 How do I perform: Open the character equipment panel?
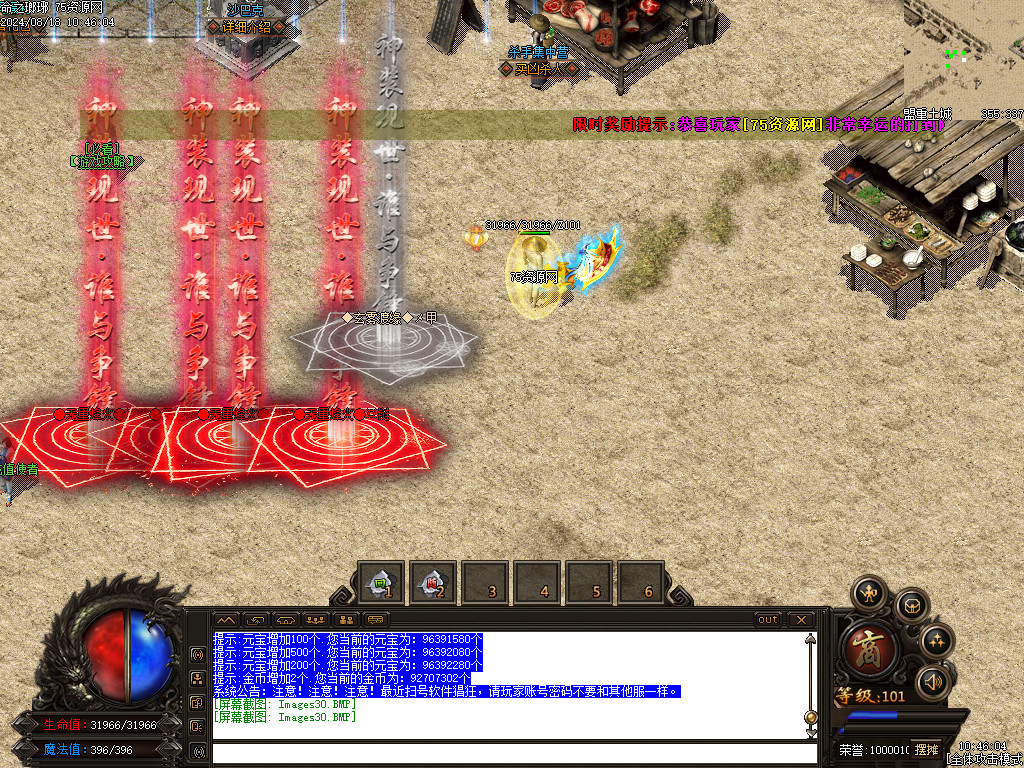click(x=871, y=590)
